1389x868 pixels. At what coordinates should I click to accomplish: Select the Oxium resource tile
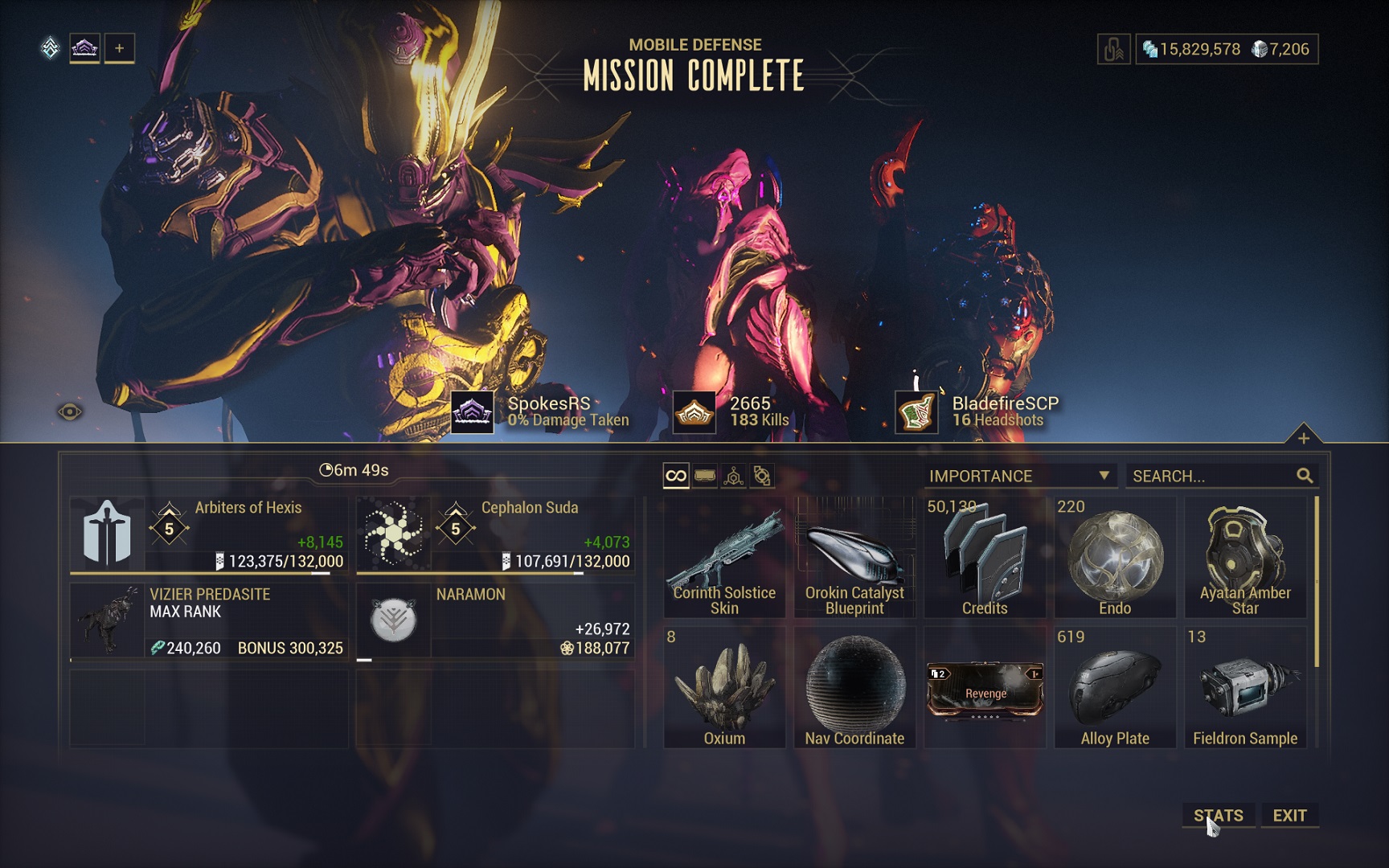coord(724,687)
